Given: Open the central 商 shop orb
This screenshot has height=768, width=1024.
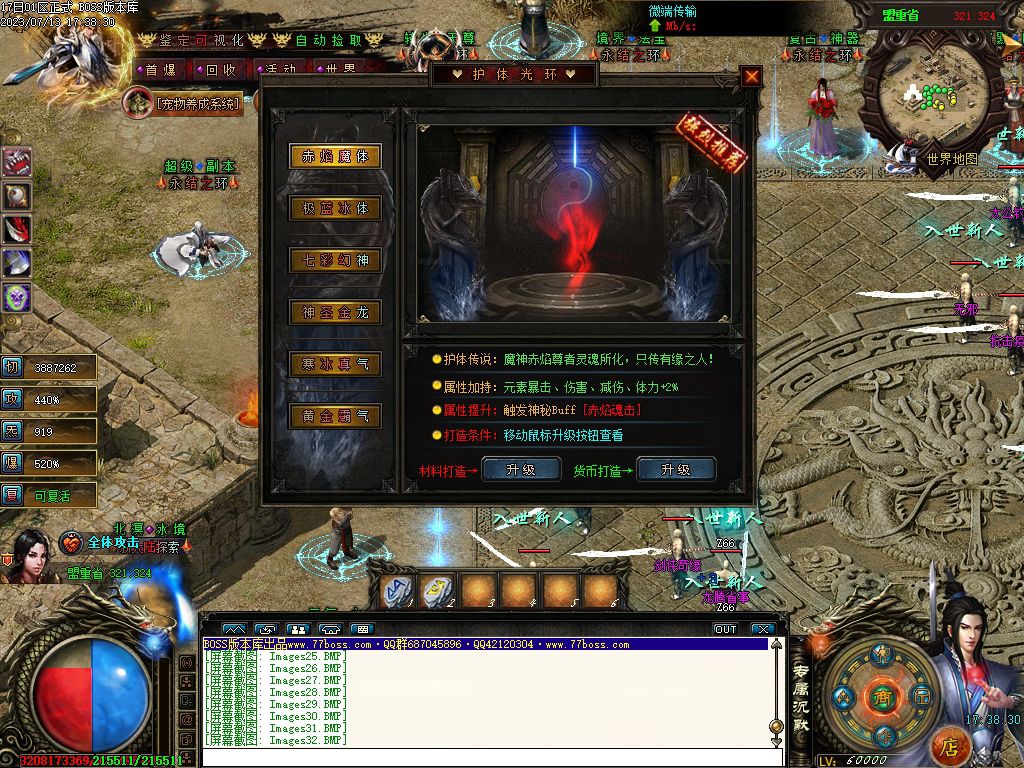Looking at the screenshot, I should pos(881,694).
